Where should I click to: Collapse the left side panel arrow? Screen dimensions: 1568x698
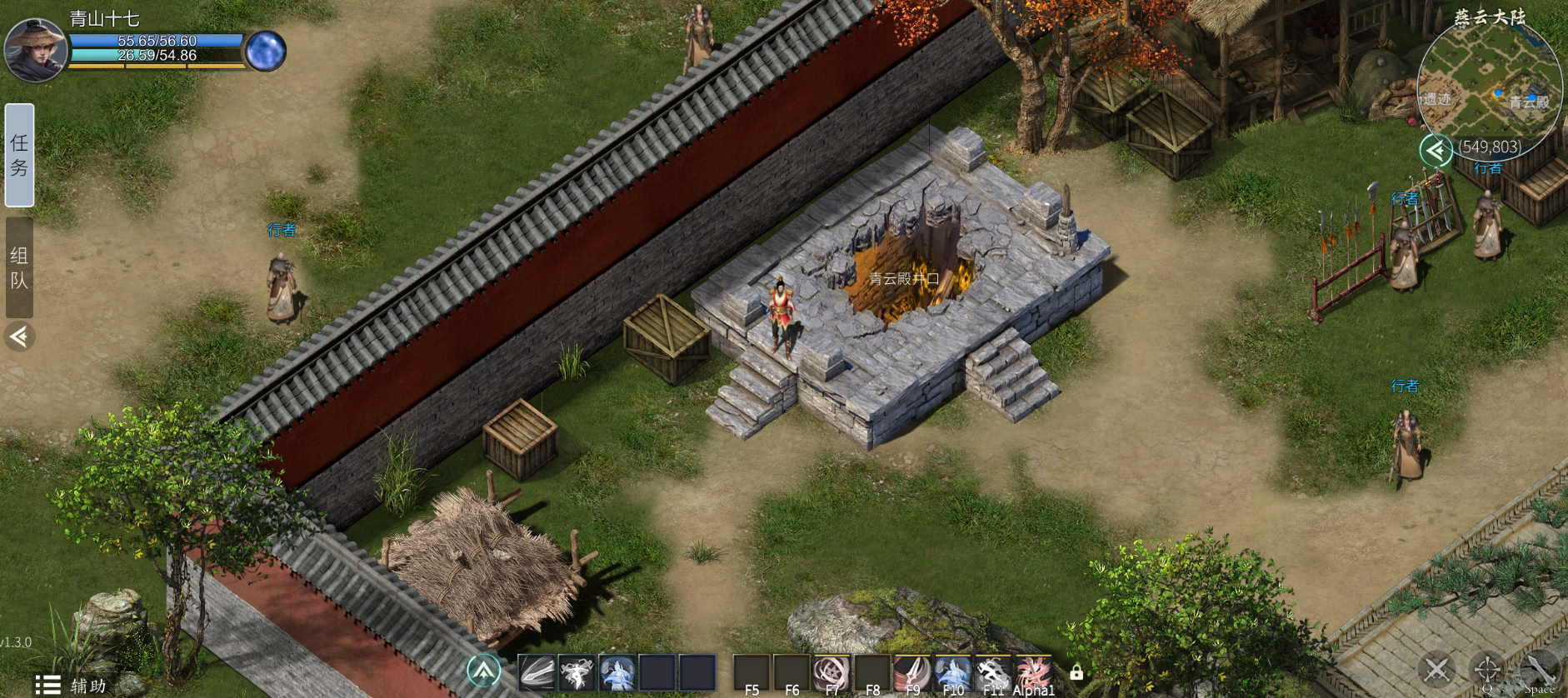19,337
